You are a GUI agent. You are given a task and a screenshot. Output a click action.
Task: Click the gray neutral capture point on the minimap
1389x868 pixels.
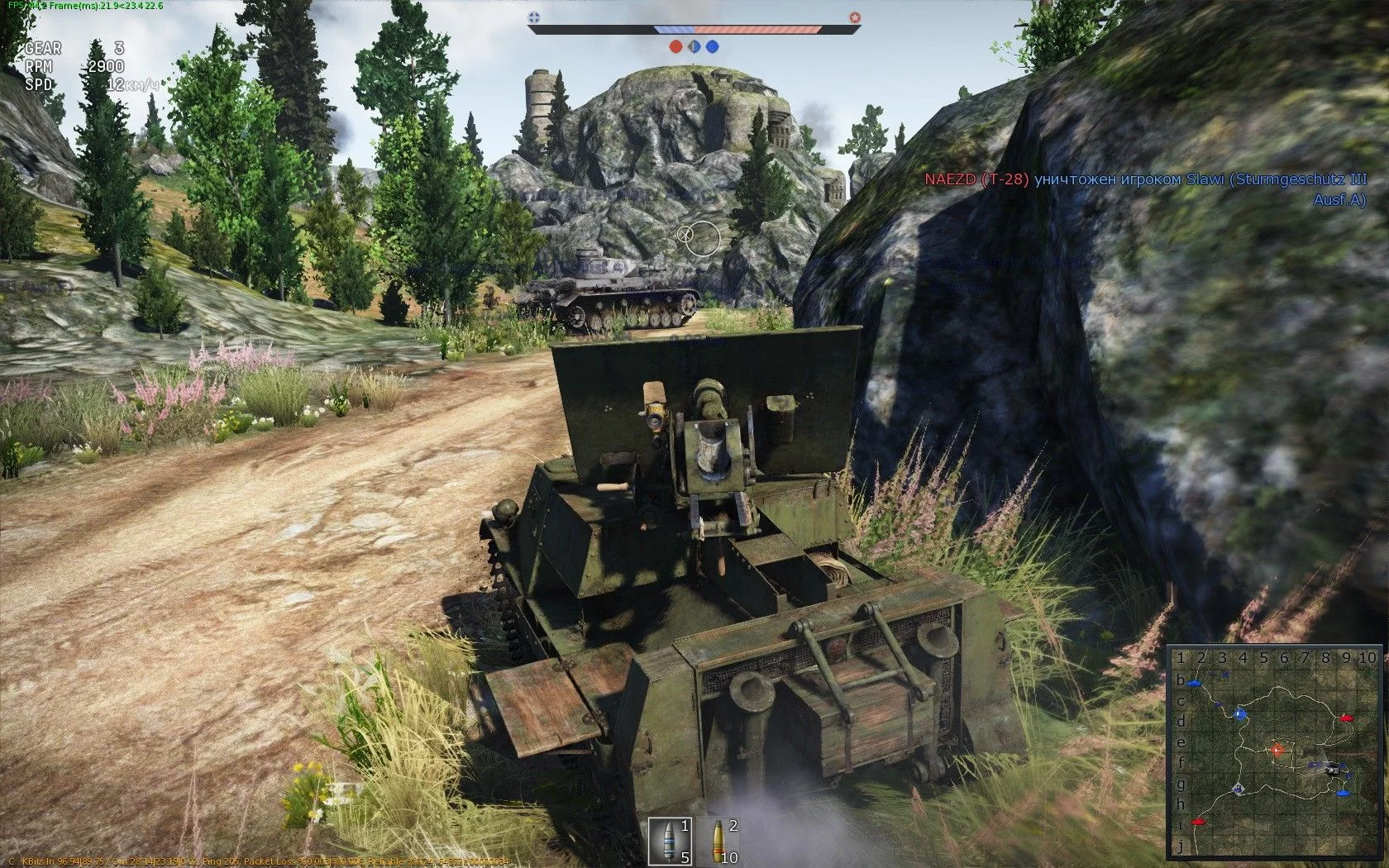pyautogui.click(x=1238, y=789)
